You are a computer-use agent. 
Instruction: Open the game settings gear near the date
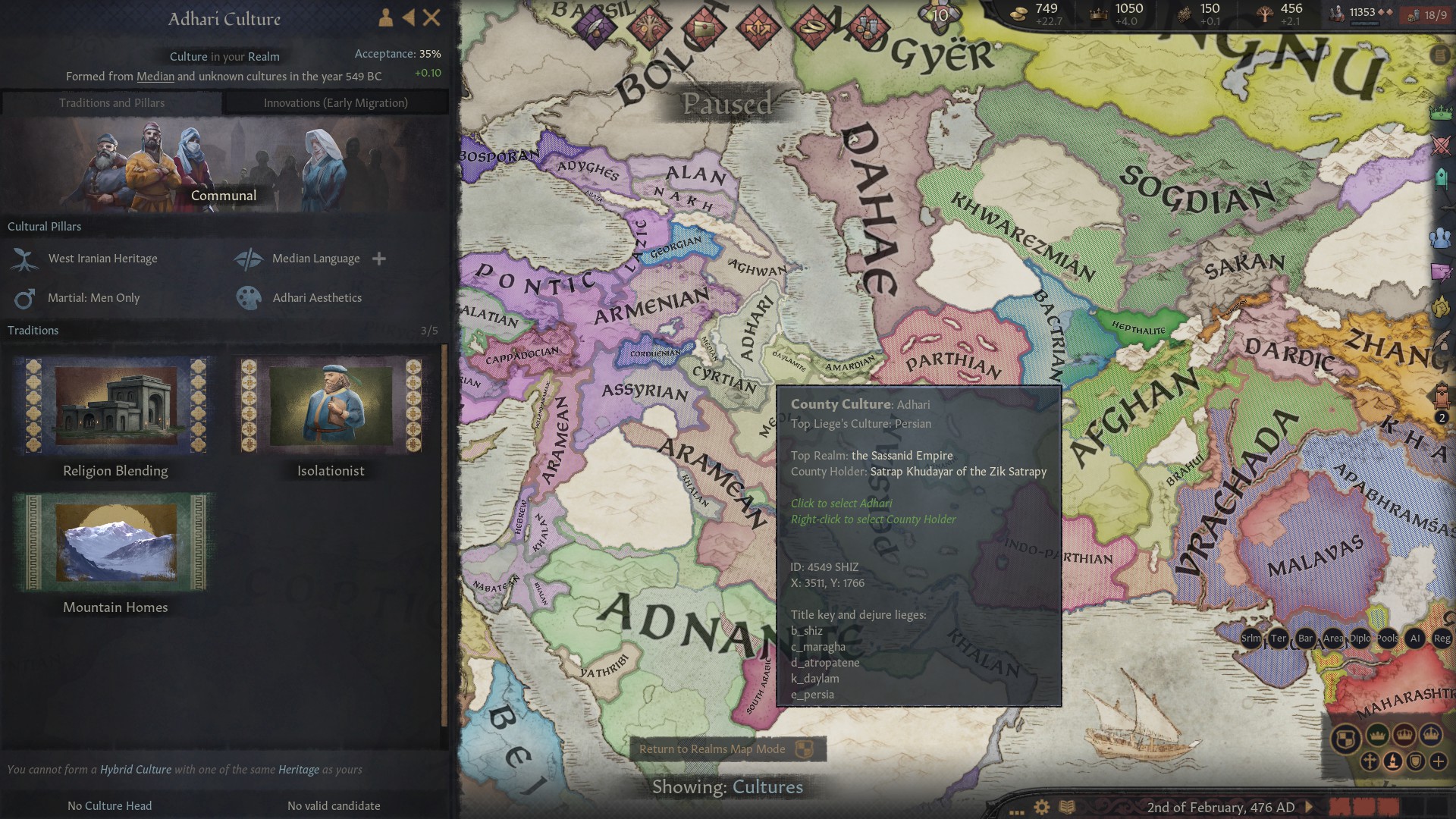1040,807
